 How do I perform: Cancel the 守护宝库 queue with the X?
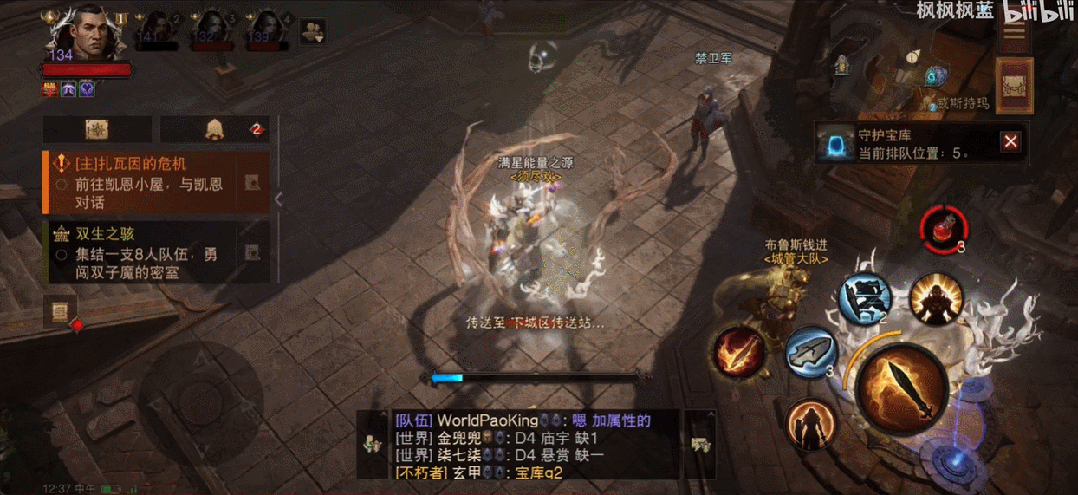coord(1010,142)
